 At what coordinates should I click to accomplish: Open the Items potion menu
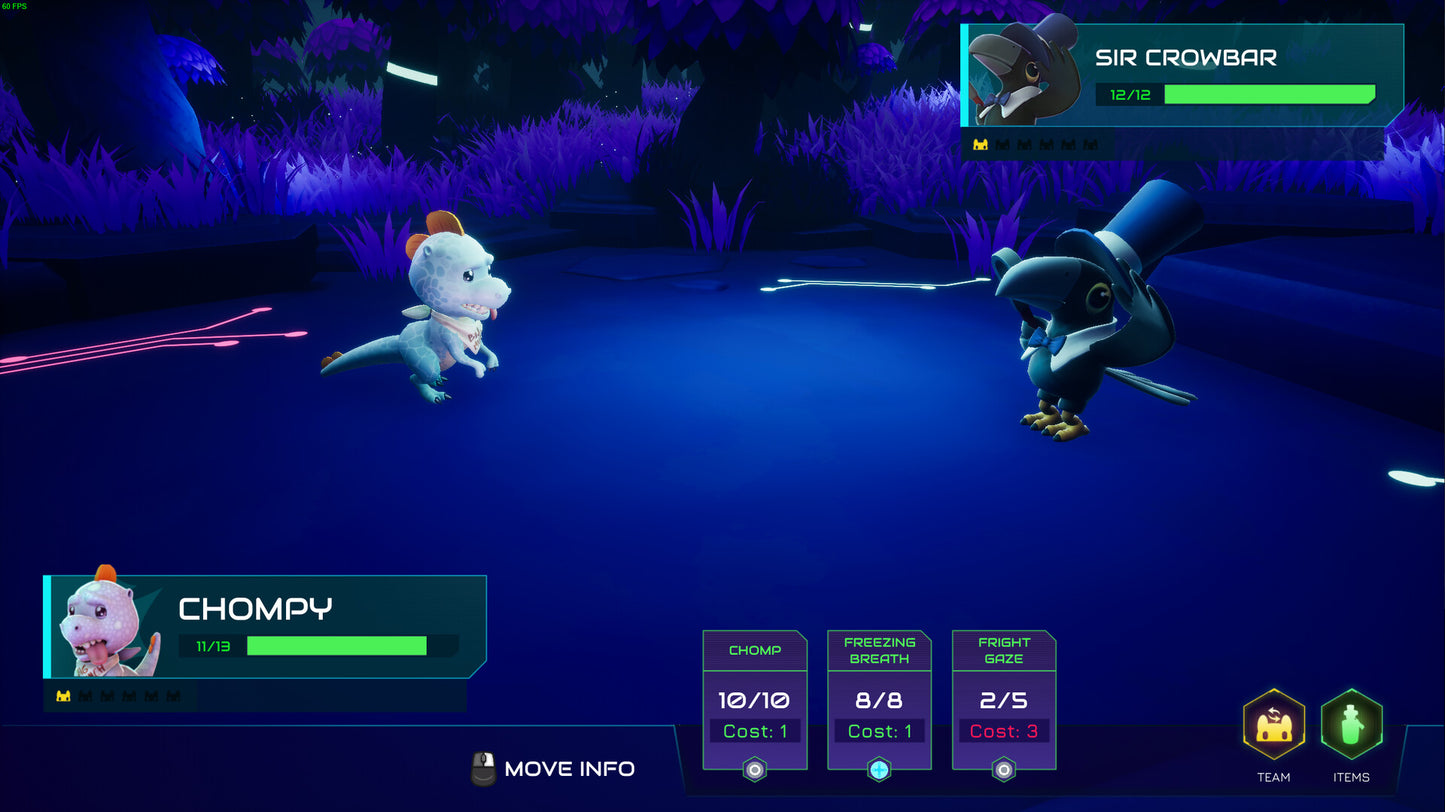1351,724
